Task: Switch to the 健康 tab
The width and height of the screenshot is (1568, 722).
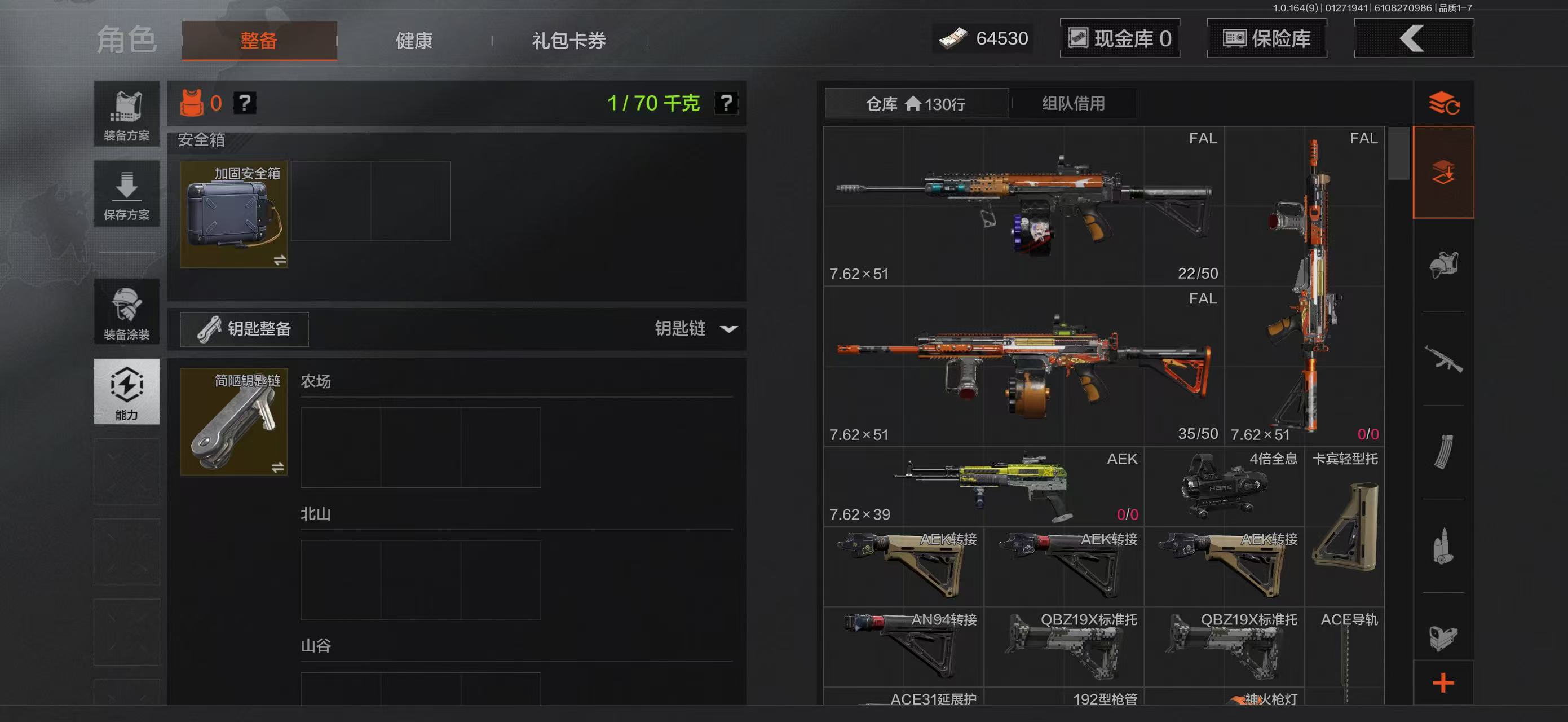Action: coord(414,40)
